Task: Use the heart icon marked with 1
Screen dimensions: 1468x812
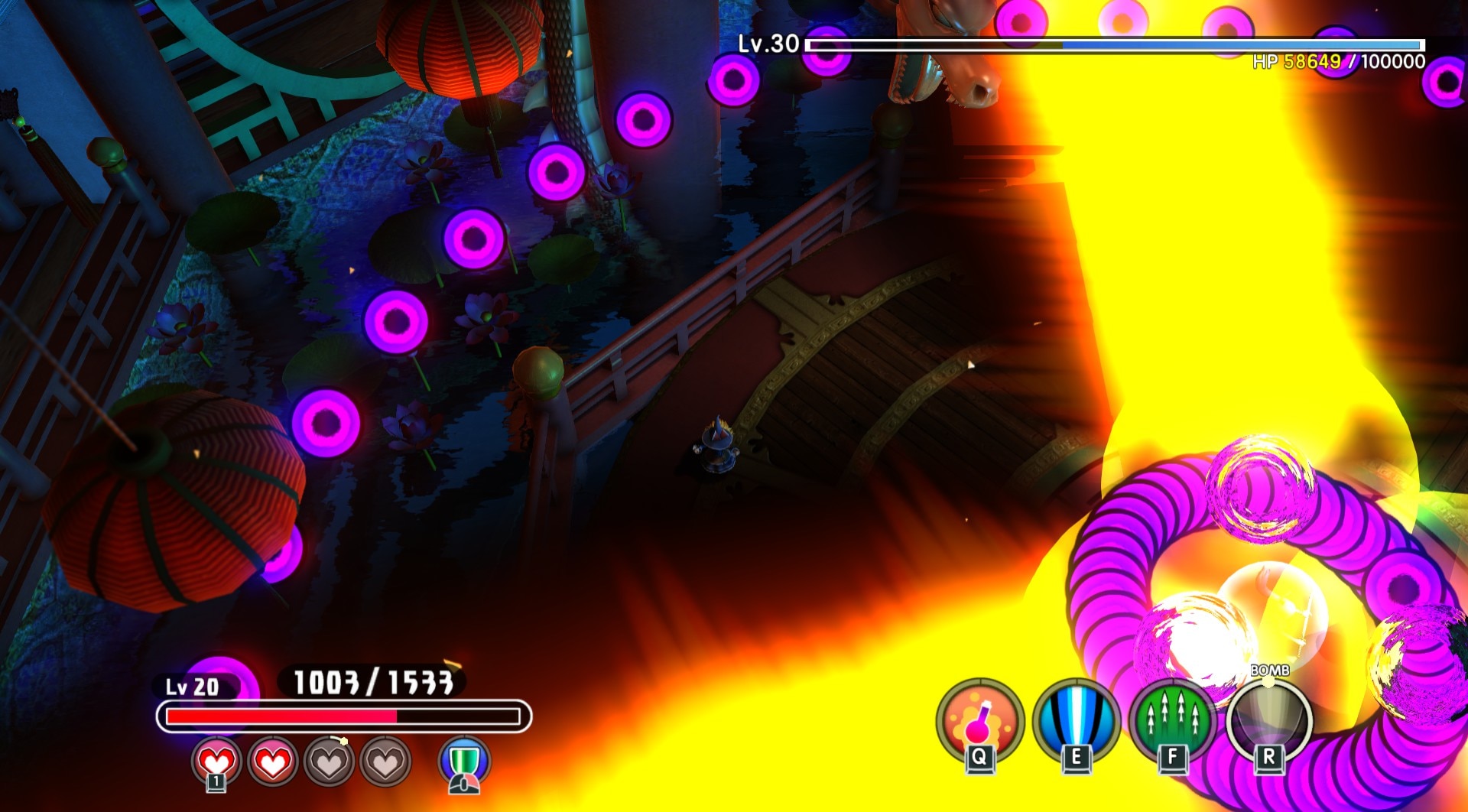Action: tap(216, 762)
